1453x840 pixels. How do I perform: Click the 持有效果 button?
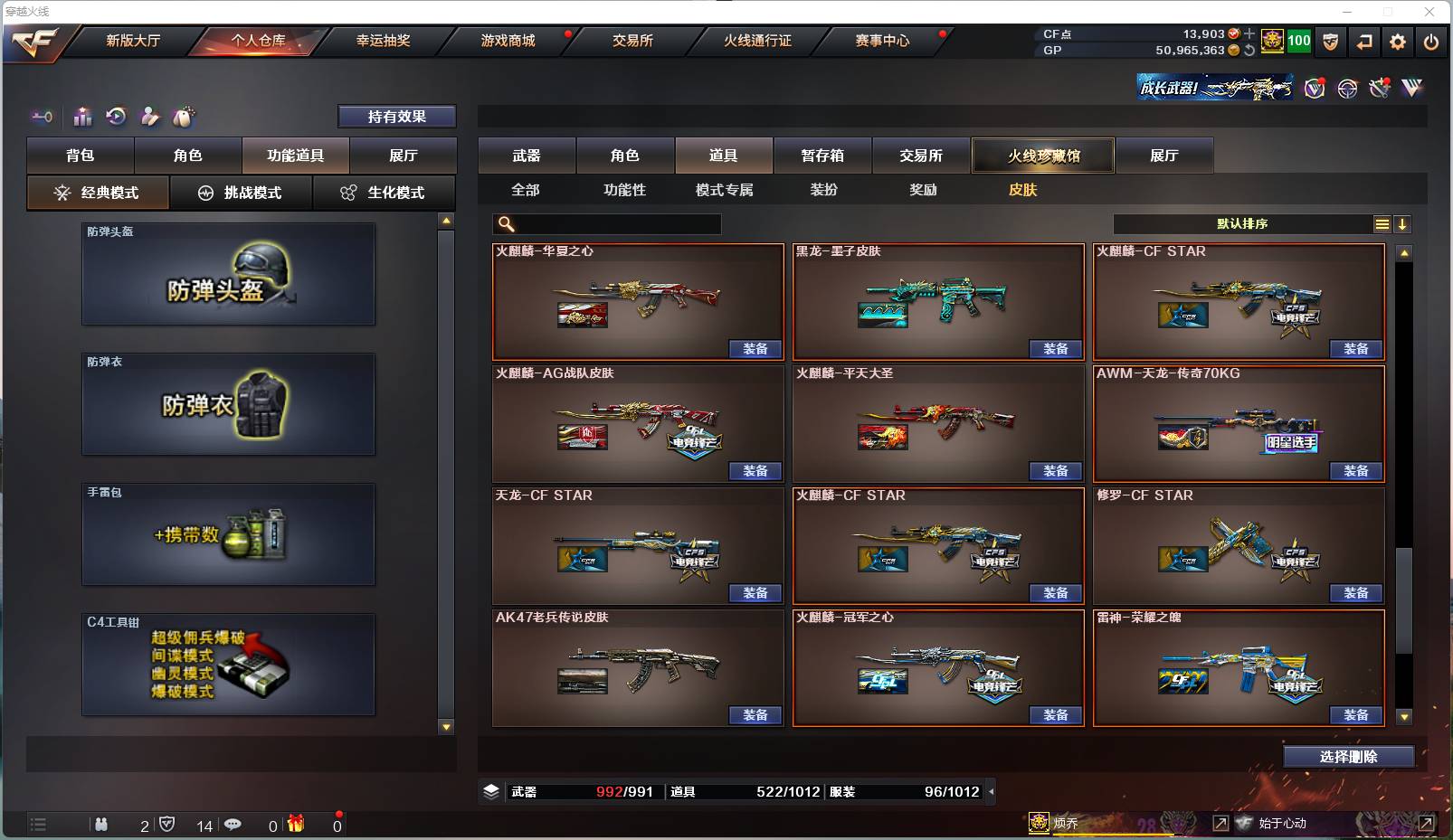pyautogui.click(x=396, y=116)
